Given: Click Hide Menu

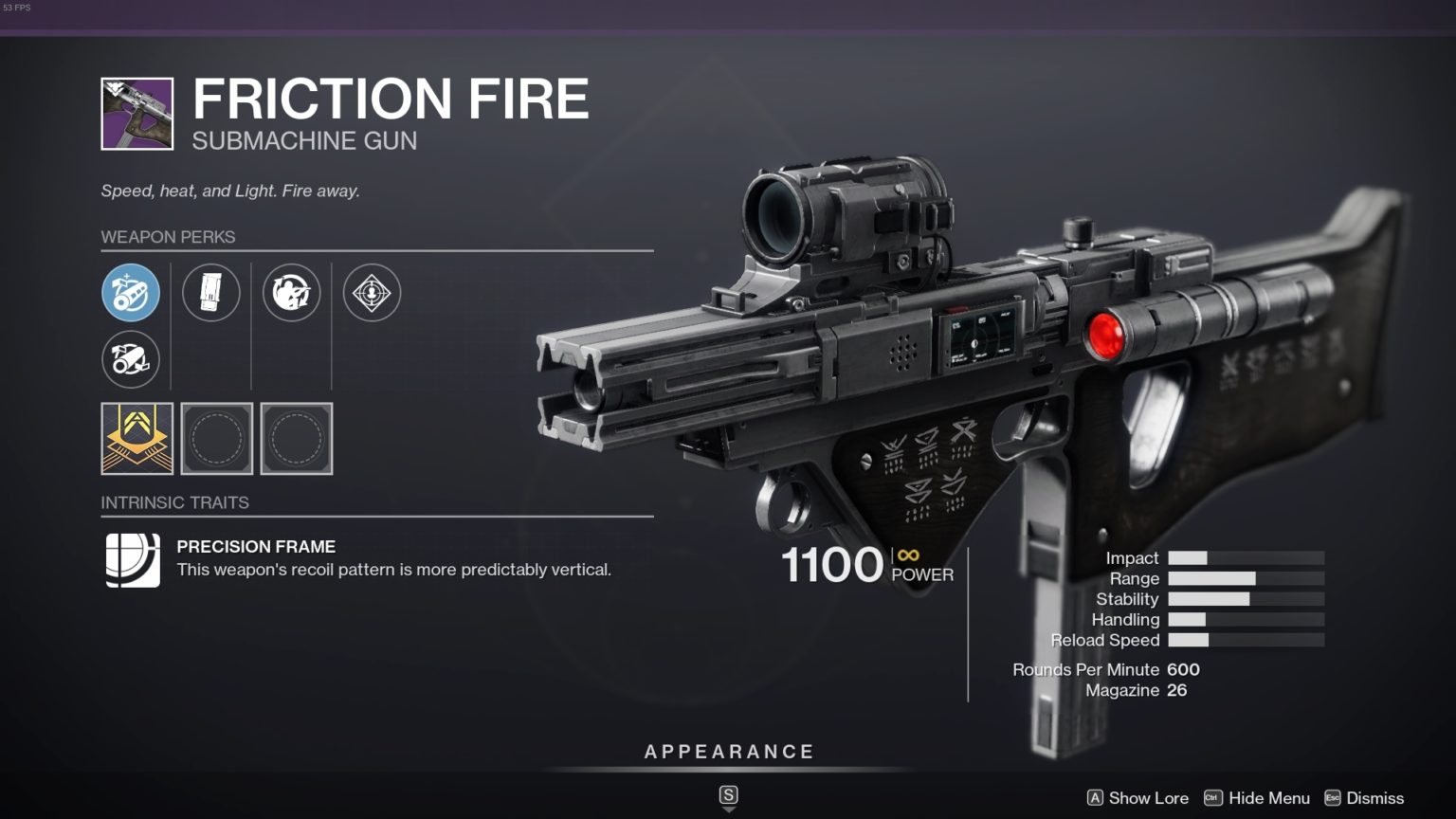Looking at the screenshot, I should pyautogui.click(x=1270, y=798).
